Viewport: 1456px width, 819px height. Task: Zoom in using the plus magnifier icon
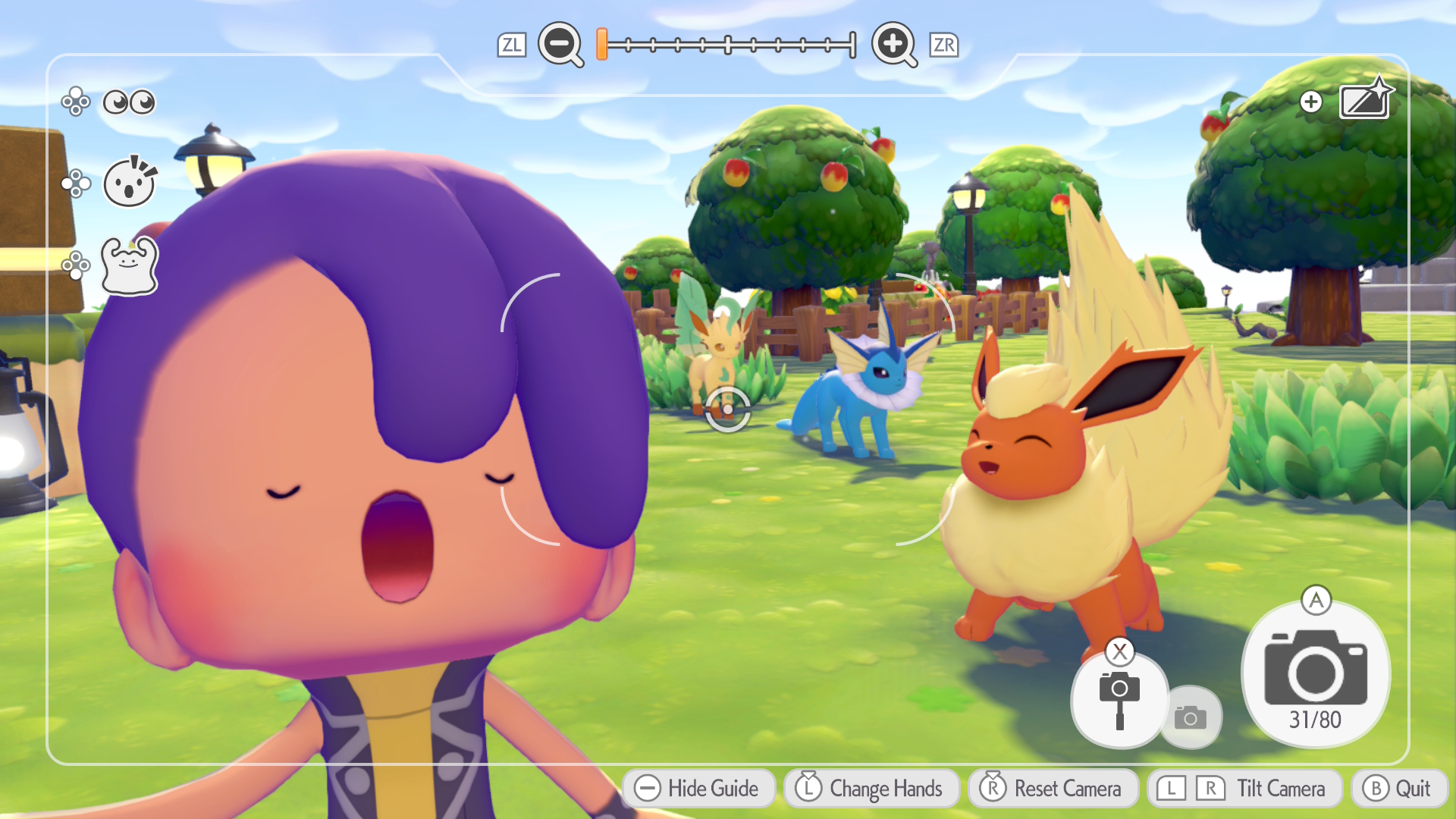(x=895, y=45)
